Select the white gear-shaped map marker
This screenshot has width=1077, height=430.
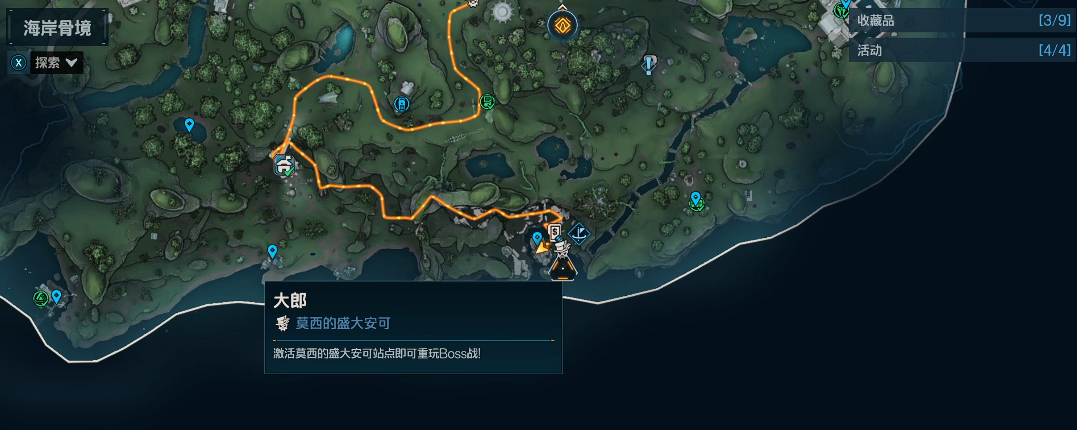coord(501,11)
